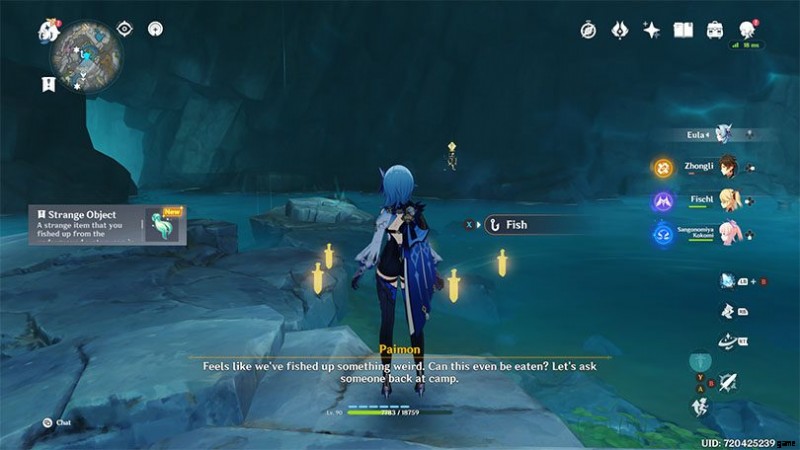Toggle the eye-shaped elemental sight icon

[x=125, y=29]
